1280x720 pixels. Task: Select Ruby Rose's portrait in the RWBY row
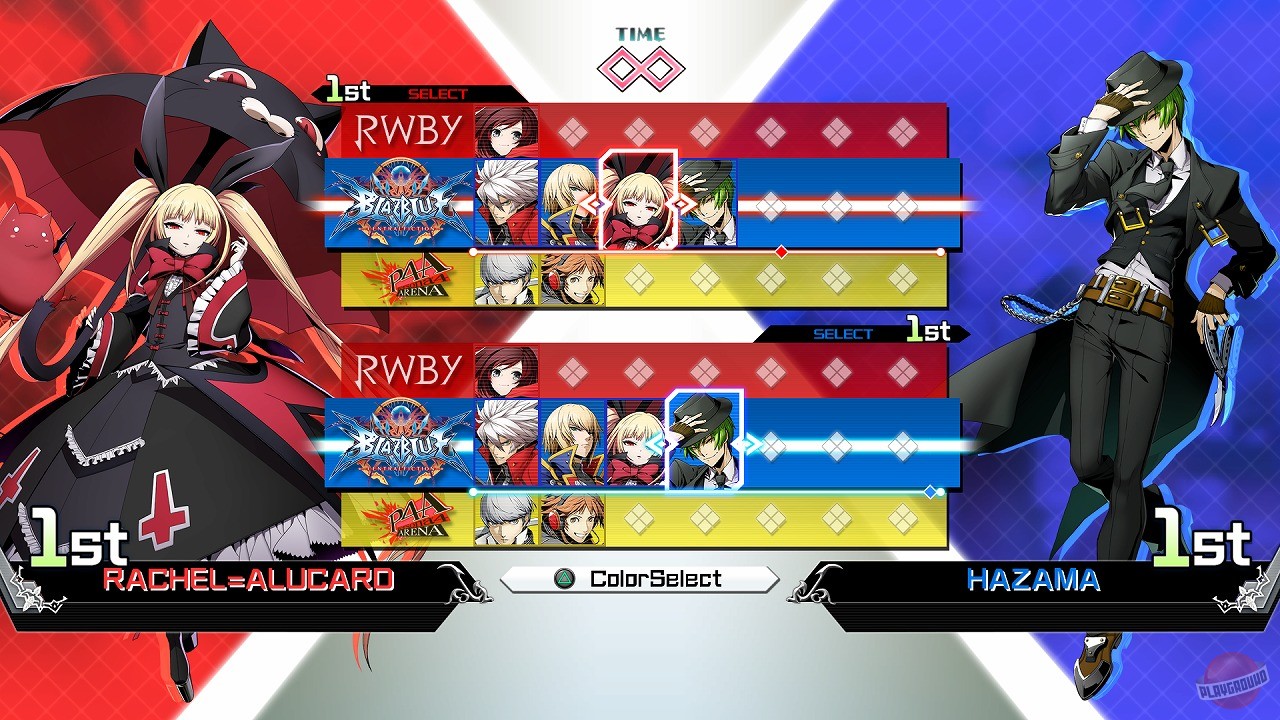click(504, 128)
